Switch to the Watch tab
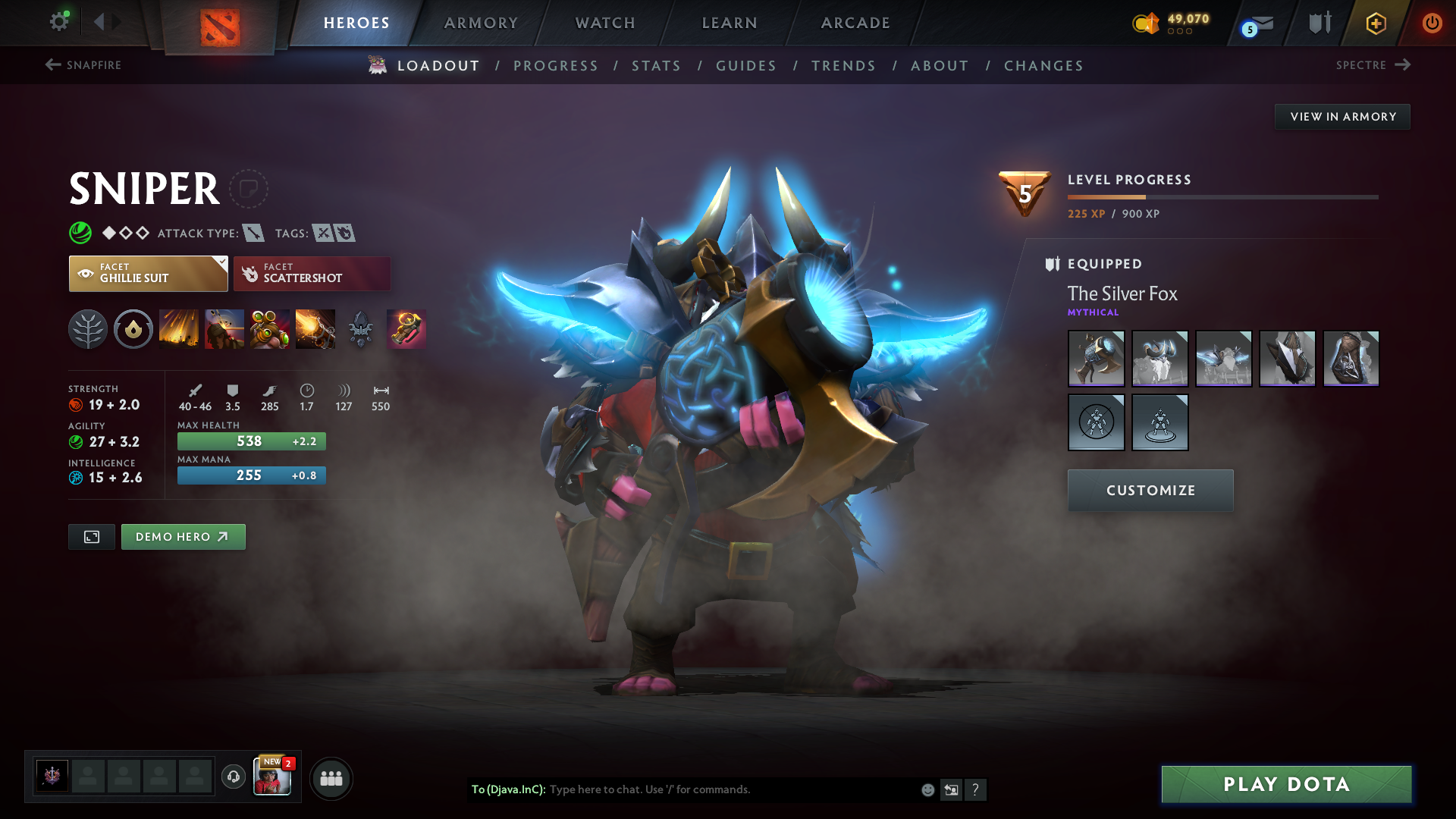1456x819 pixels. [x=605, y=23]
